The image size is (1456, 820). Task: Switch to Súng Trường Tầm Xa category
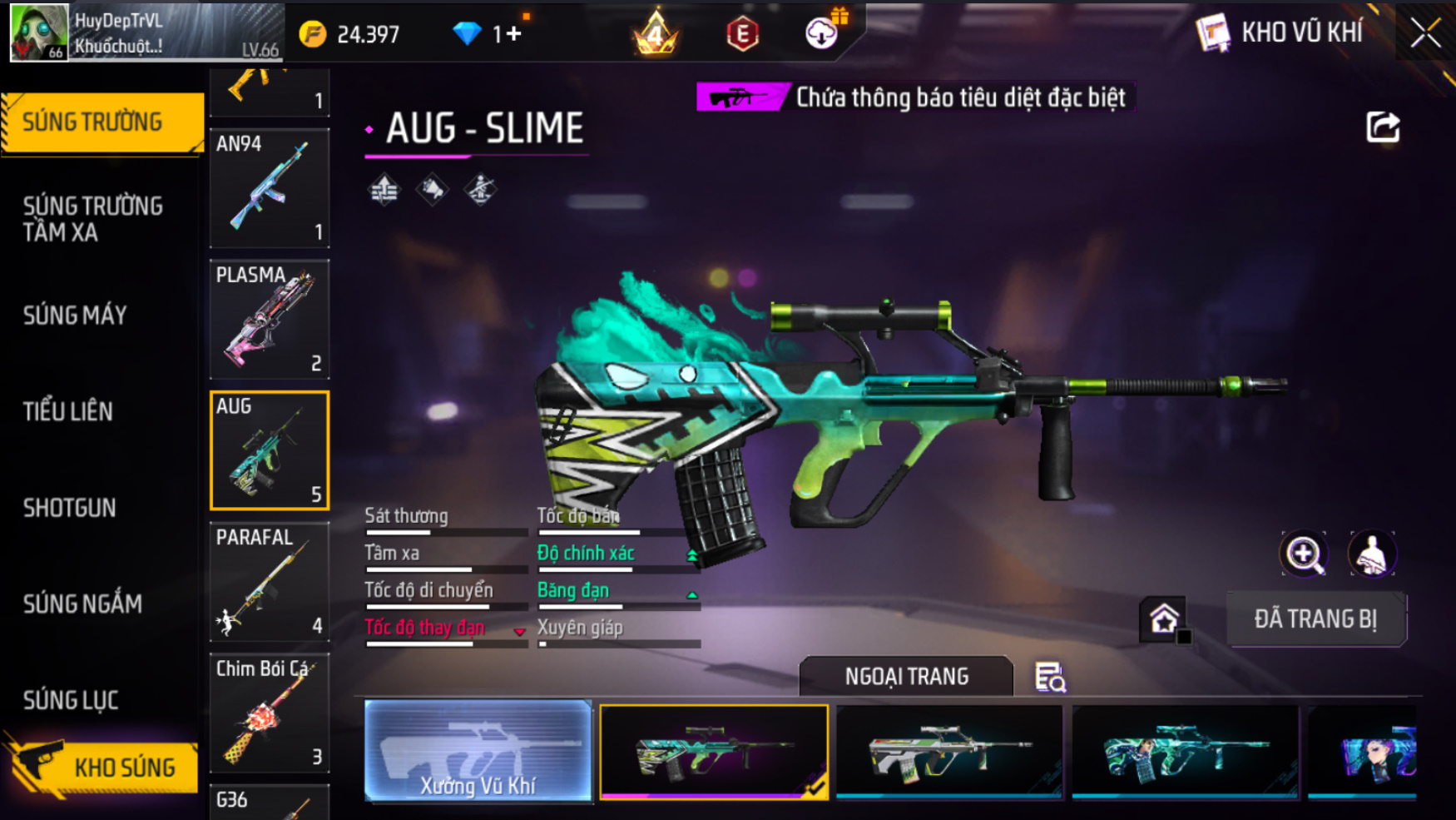point(93,219)
